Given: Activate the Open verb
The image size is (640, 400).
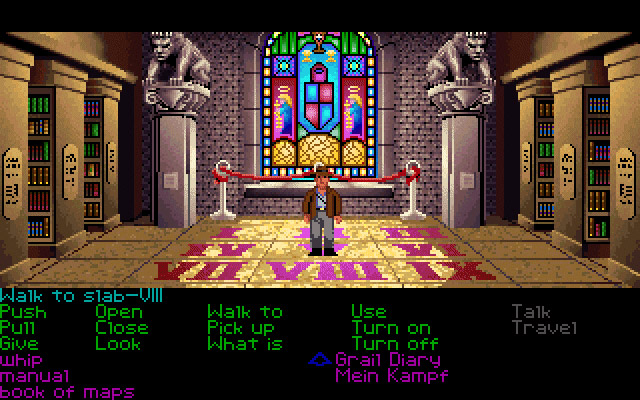Looking at the screenshot, I should coord(118,312).
